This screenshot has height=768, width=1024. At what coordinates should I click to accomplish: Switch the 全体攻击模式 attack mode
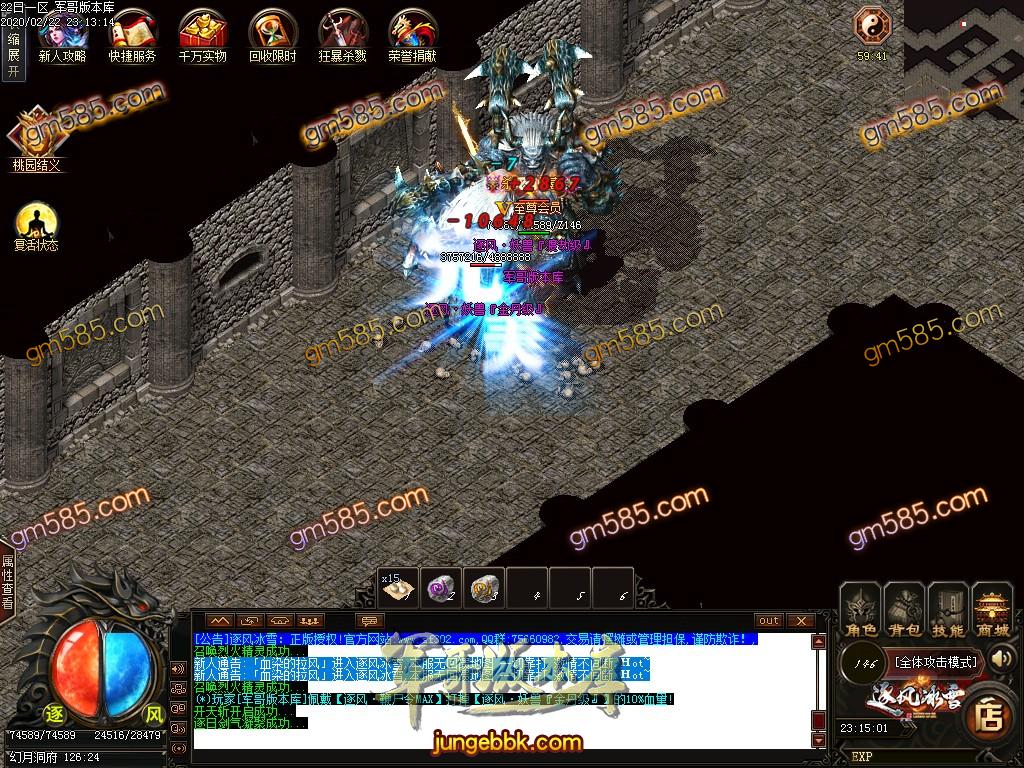934,662
